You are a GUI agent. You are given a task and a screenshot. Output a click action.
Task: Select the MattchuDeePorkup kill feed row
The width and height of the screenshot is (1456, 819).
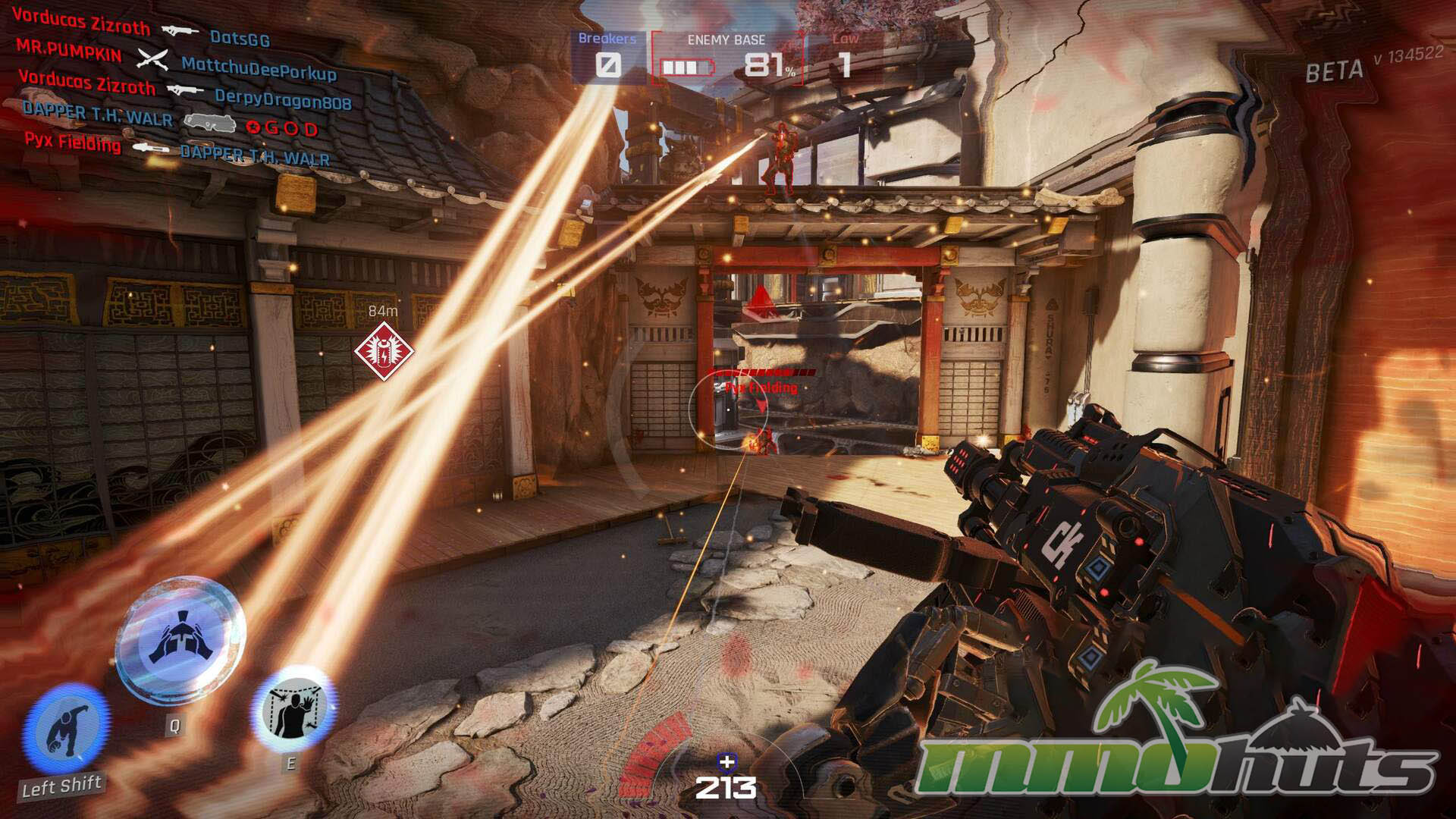[176, 61]
